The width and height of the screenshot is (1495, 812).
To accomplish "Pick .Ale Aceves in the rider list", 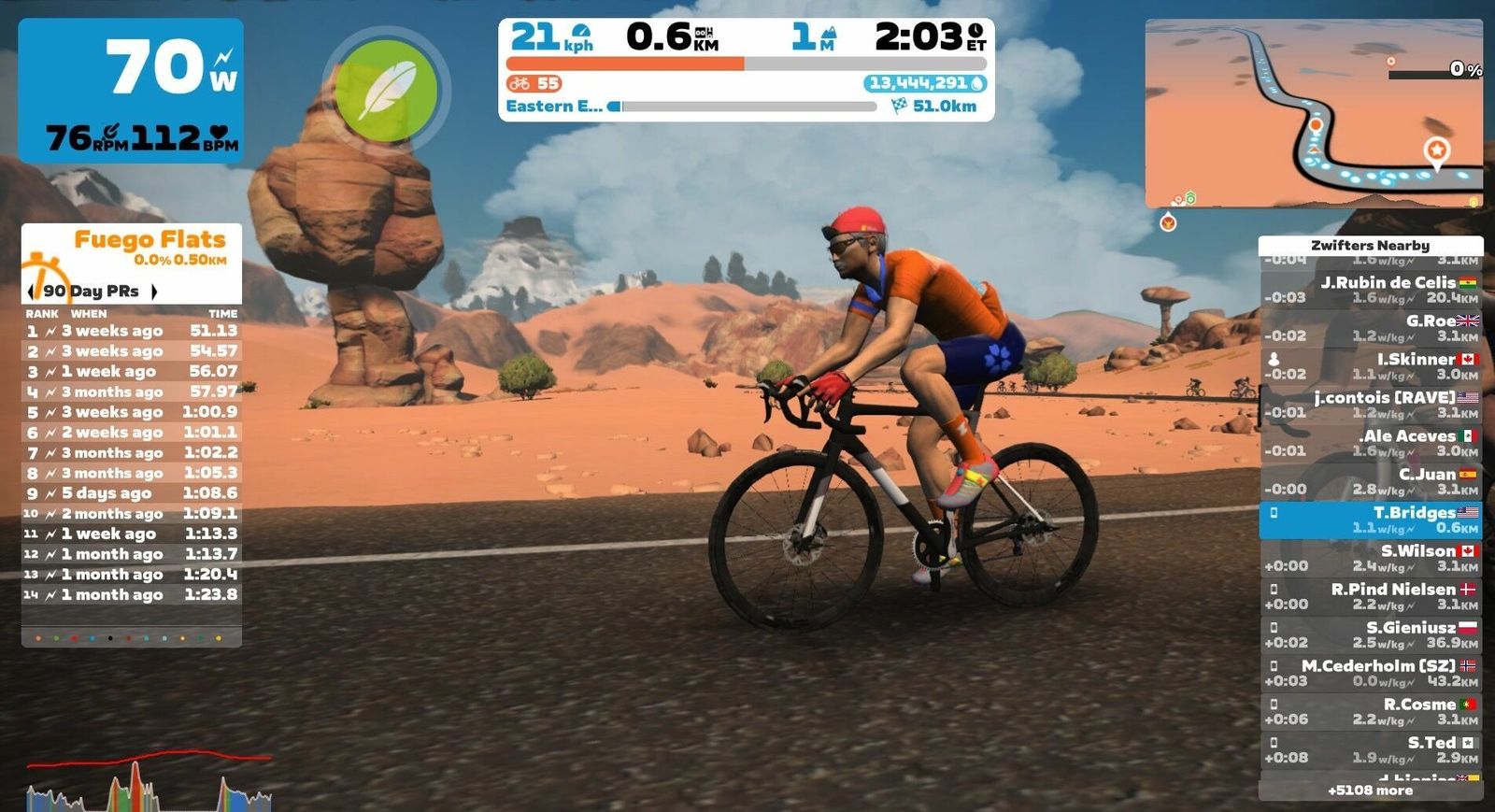I will (x=1371, y=443).
